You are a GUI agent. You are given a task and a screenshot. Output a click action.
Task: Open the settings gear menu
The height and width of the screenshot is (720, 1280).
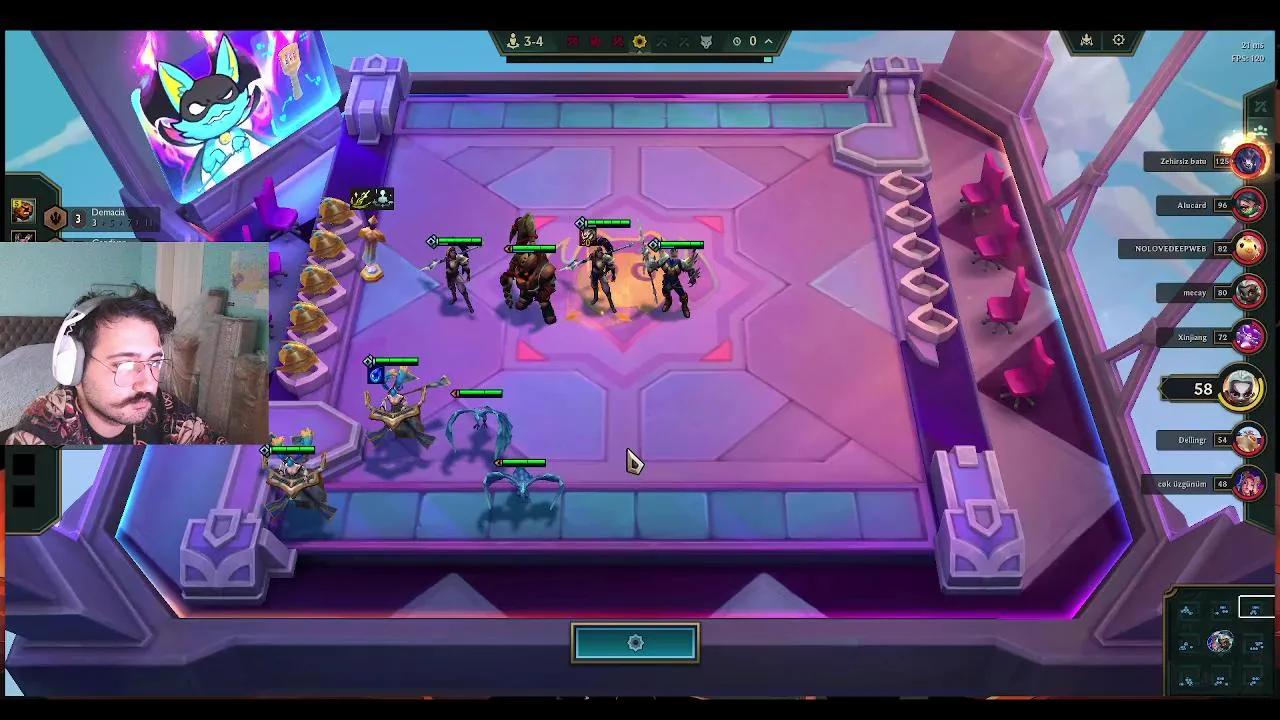coord(1119,40)
